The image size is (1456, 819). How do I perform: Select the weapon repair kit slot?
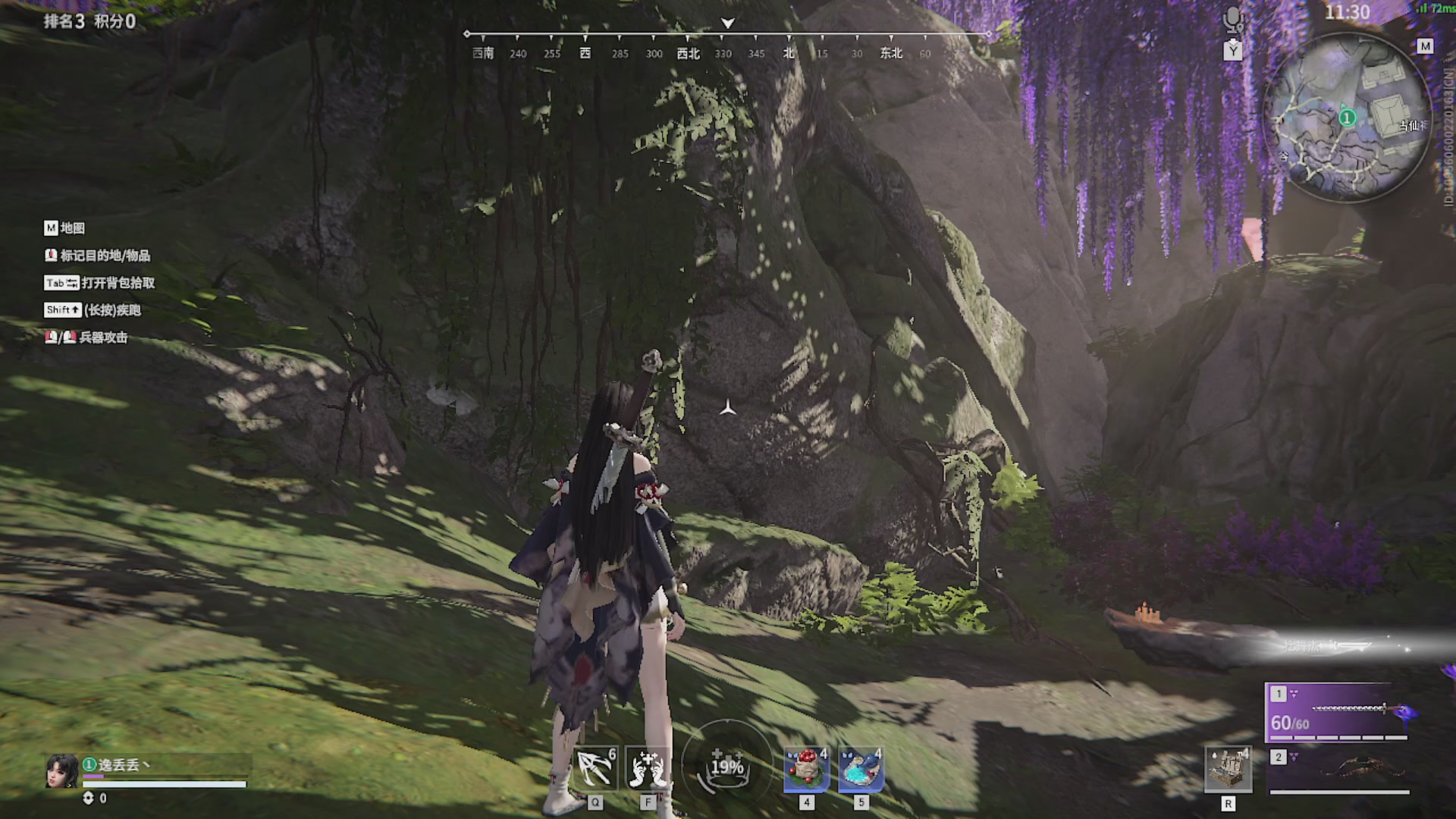1228,770
